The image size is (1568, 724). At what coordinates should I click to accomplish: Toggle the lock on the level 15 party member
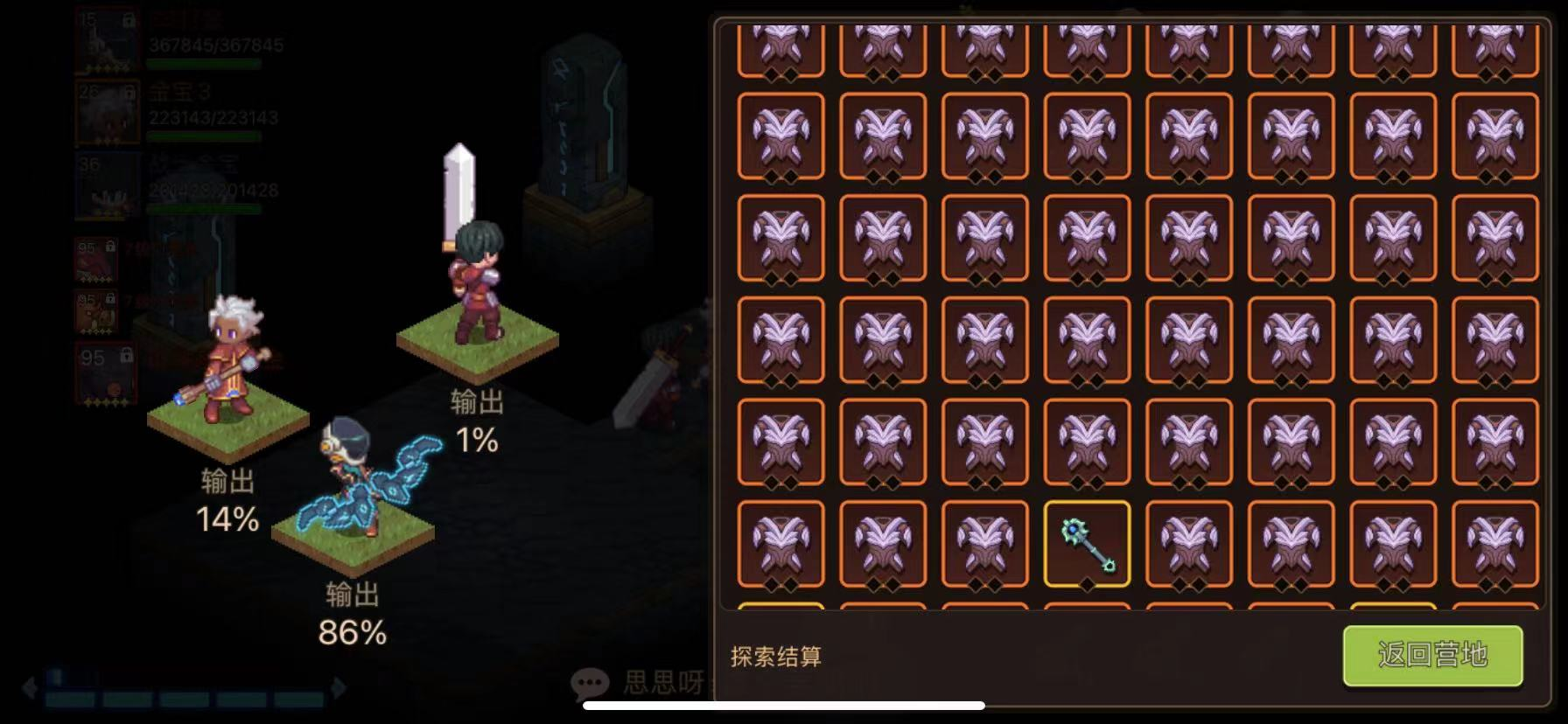129,19
